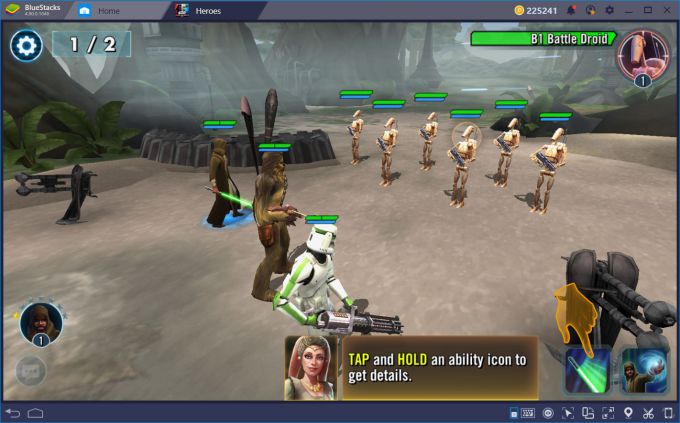Go to the Android home button
Screen dimensions: 680x423
coord(36,413)
